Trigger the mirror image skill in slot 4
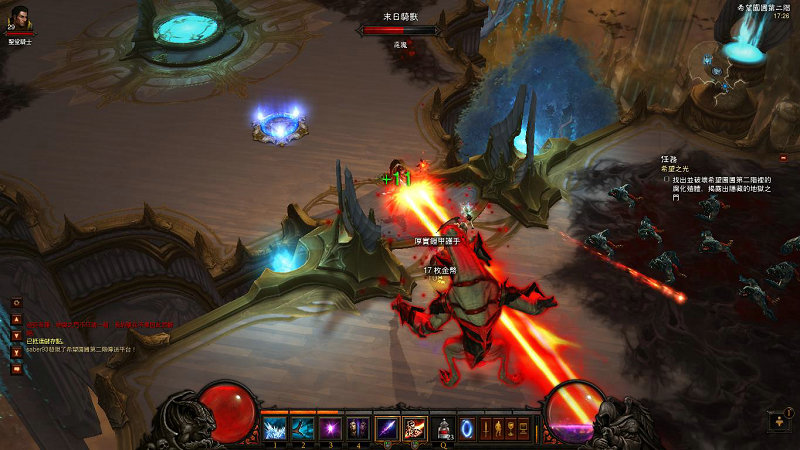This screenshot has width=800, height=450. tap(357, 429)
